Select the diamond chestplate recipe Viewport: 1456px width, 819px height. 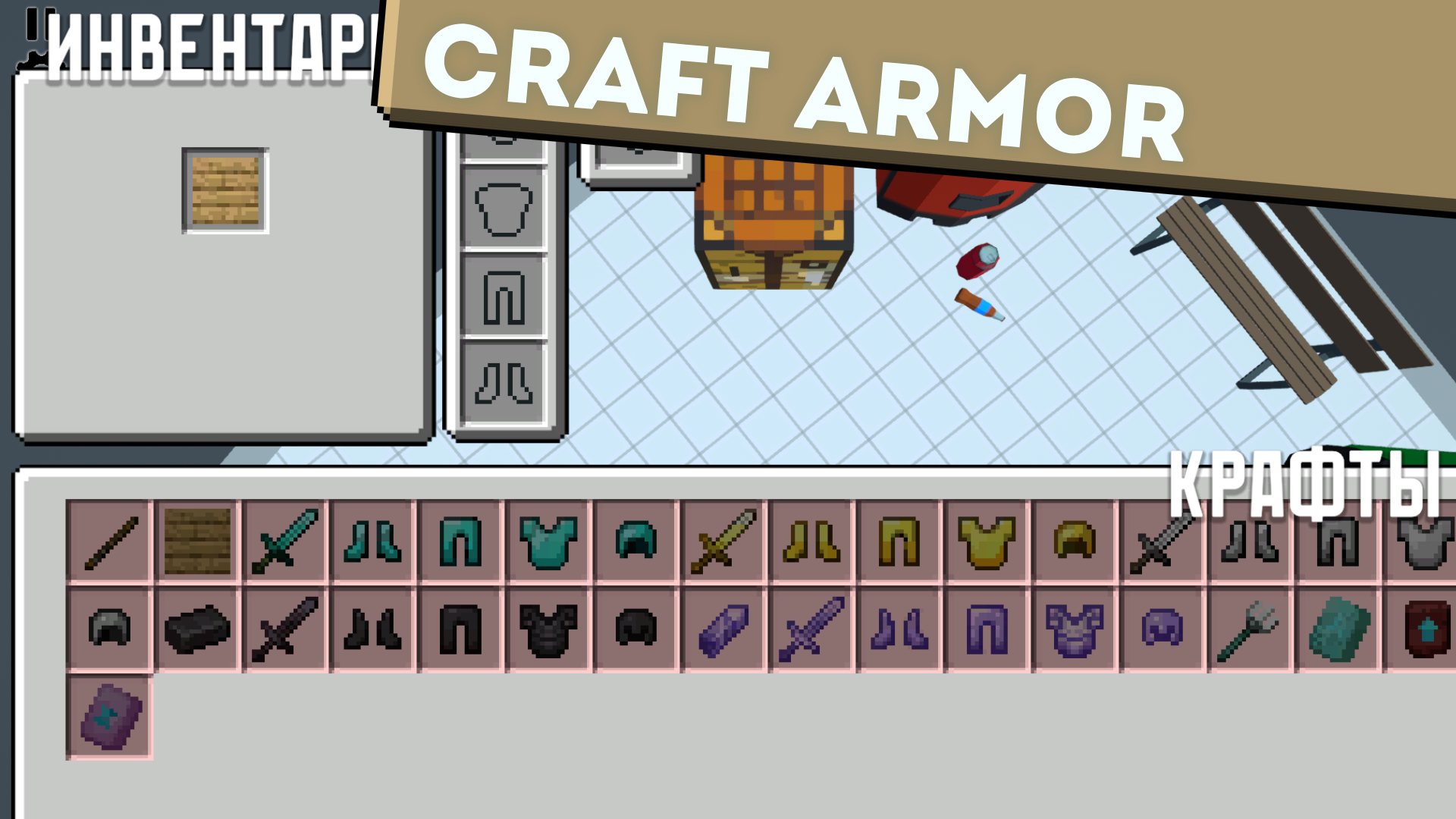546,542
